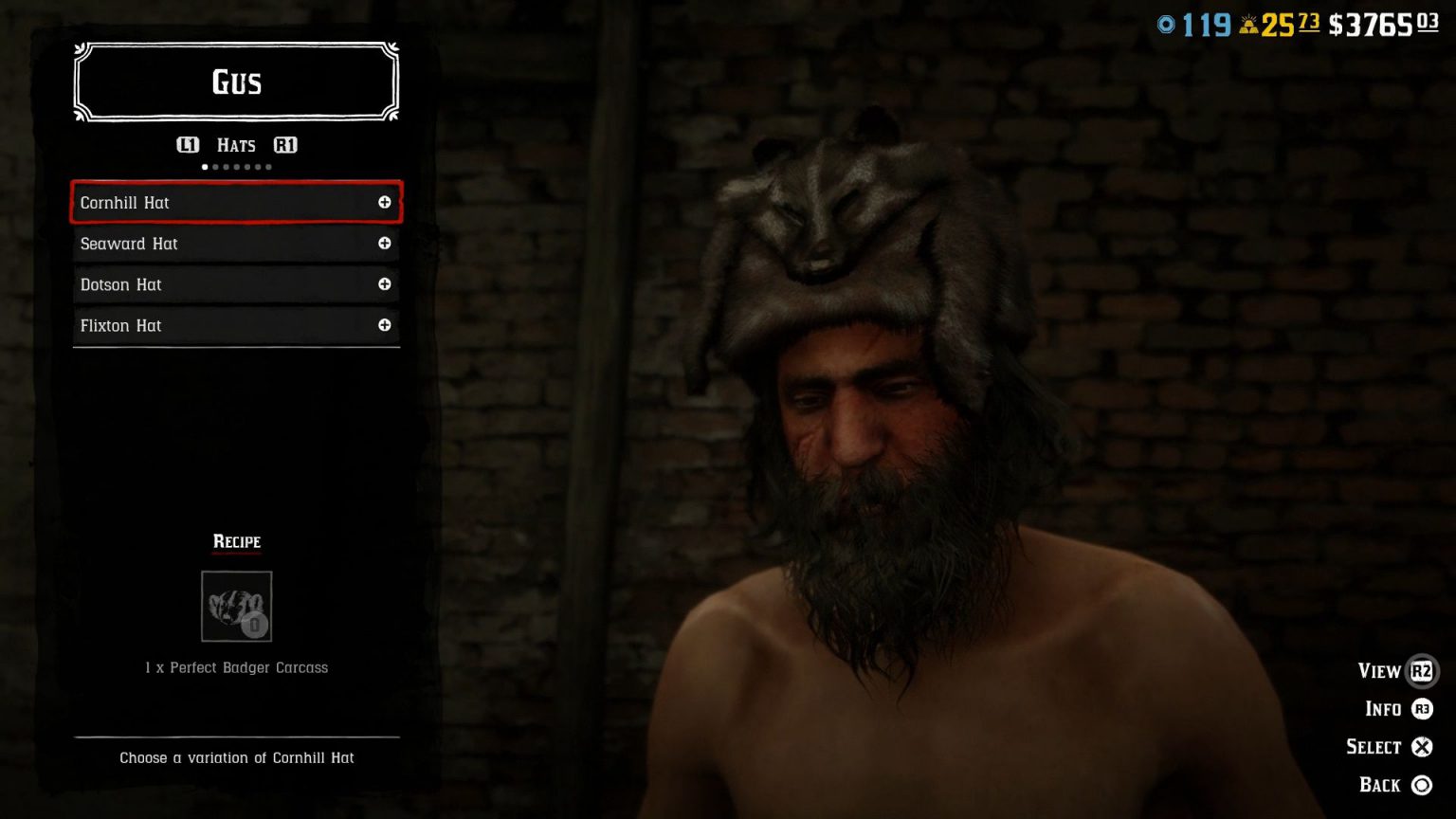Select the Dotson Hat list entry
Image resolution: width=1456 pixels, height=819 pixels.
(190, 284)
